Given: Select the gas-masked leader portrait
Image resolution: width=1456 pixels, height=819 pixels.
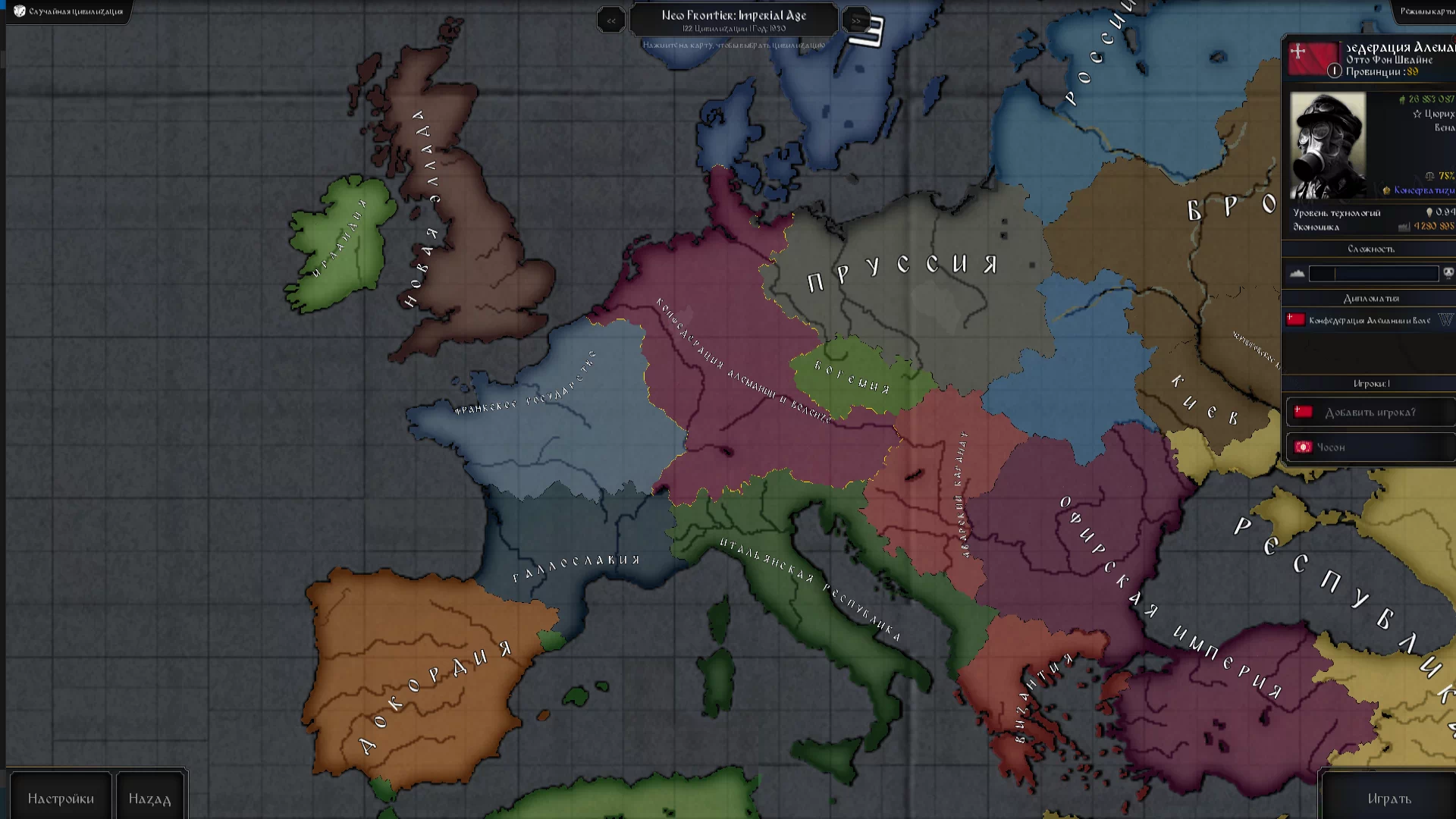Looking at the screenshot, I should click(x=1328, y=146).
